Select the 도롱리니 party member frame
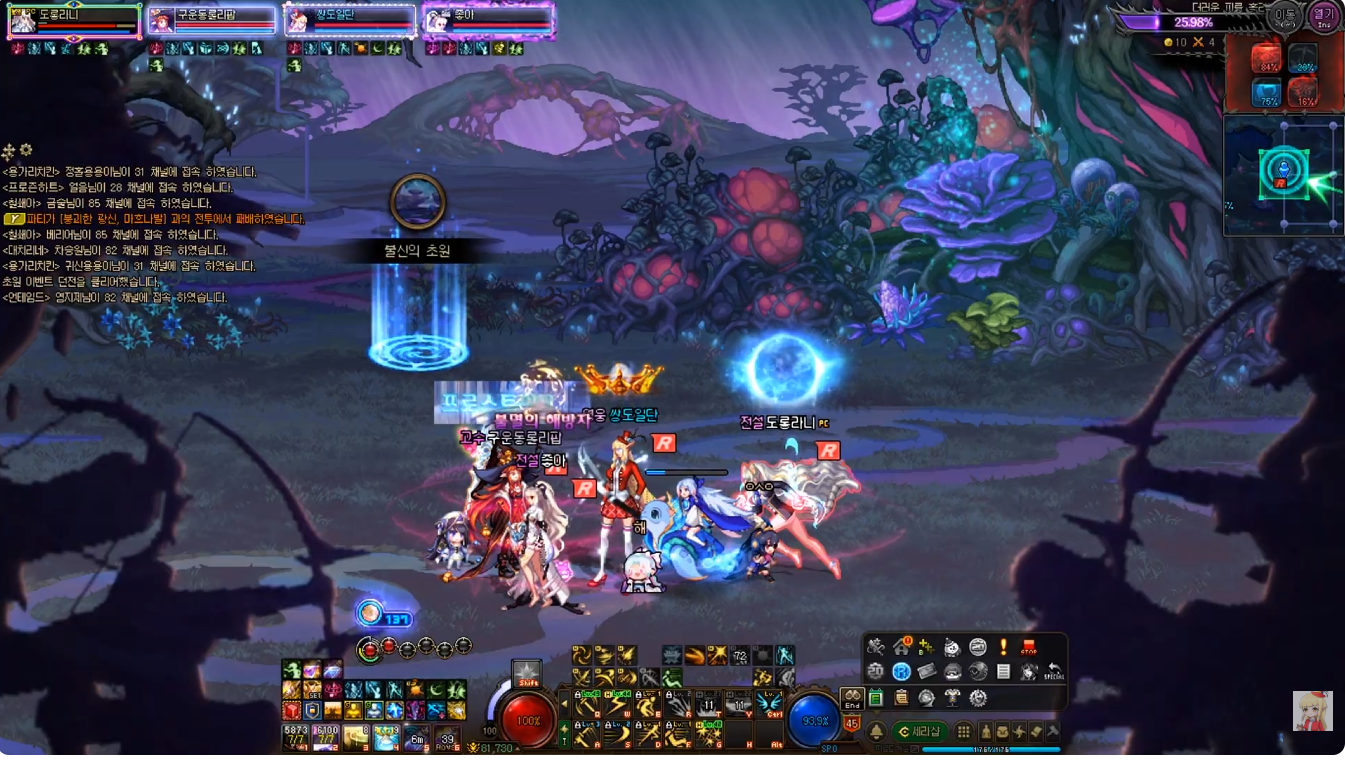This screenshot has width=1345, height=765. [x=74, y=20]
